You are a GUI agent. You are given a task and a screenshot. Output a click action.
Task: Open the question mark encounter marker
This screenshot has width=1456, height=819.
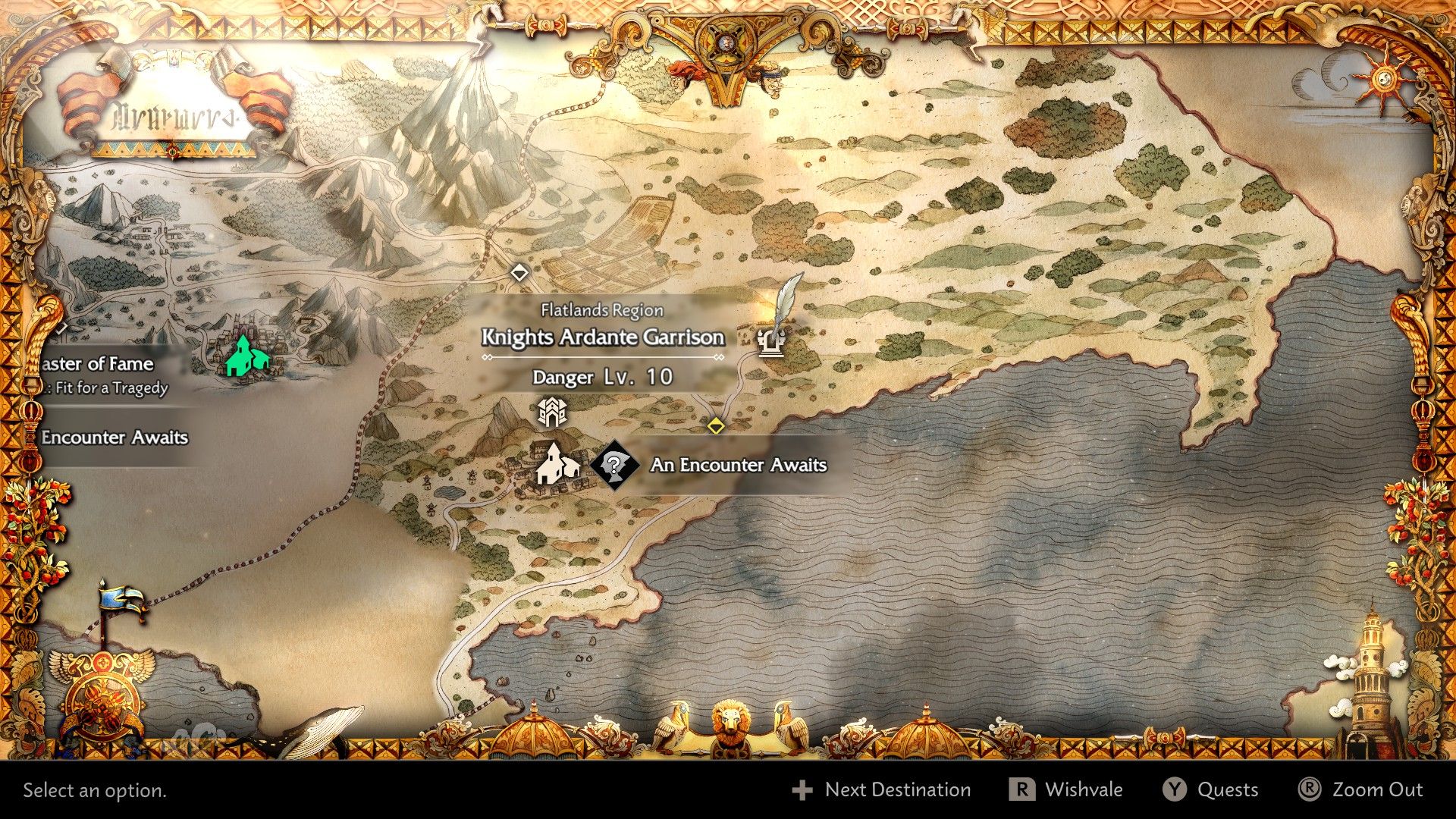614,464
